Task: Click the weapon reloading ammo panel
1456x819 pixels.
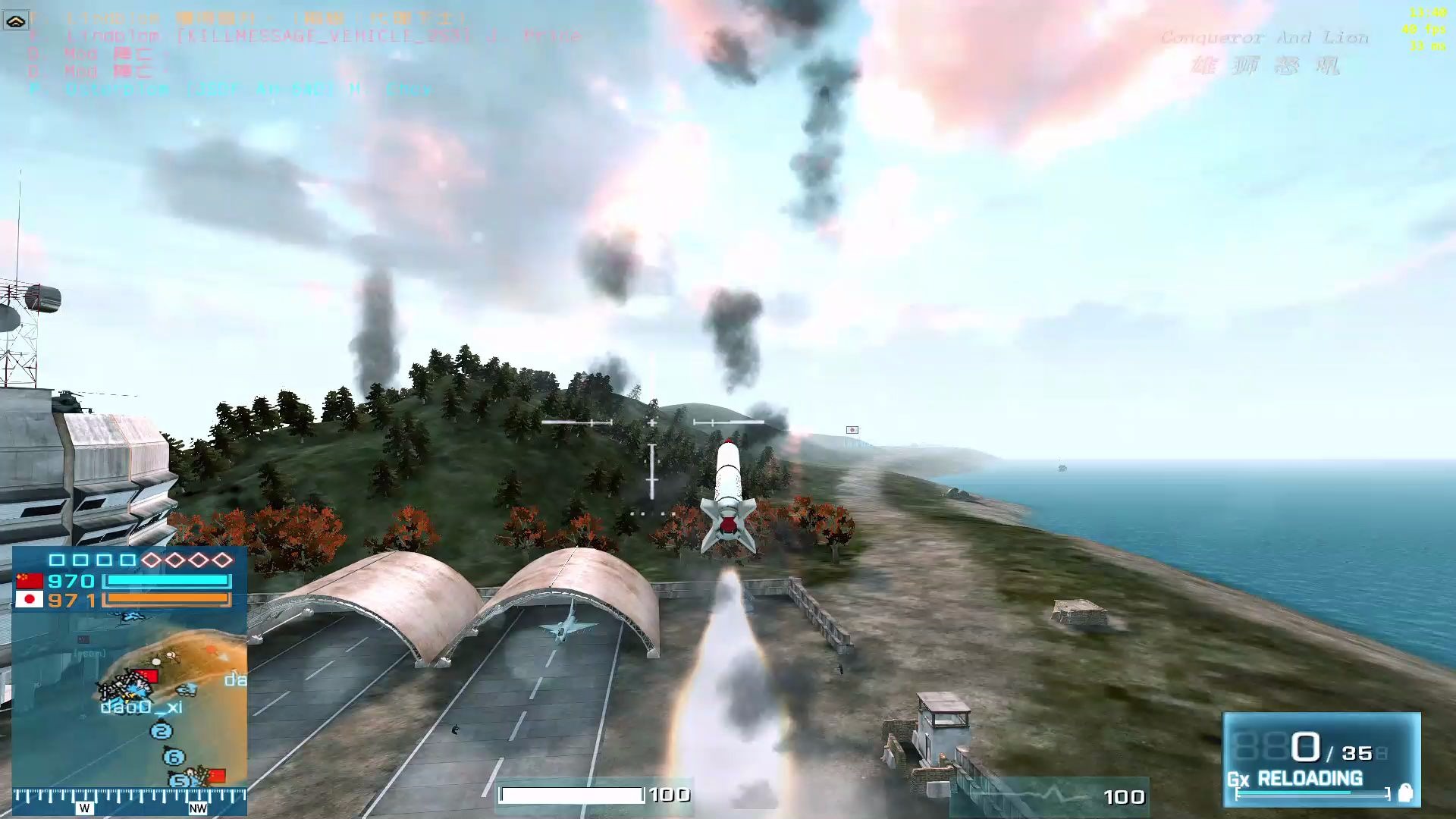Action: (x=1321, y=759)
